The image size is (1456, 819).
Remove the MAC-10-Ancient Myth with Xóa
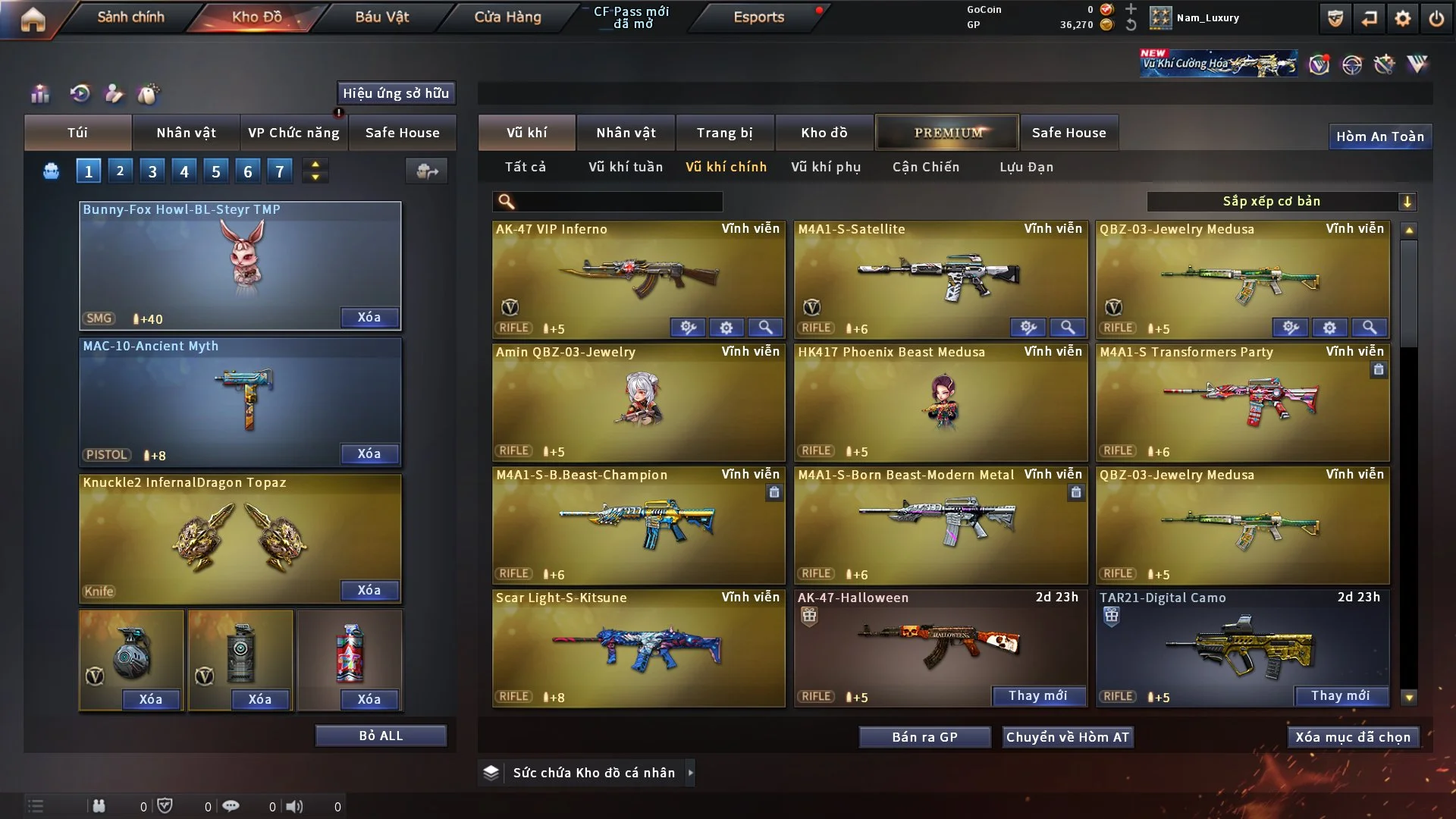click(369, 453)
